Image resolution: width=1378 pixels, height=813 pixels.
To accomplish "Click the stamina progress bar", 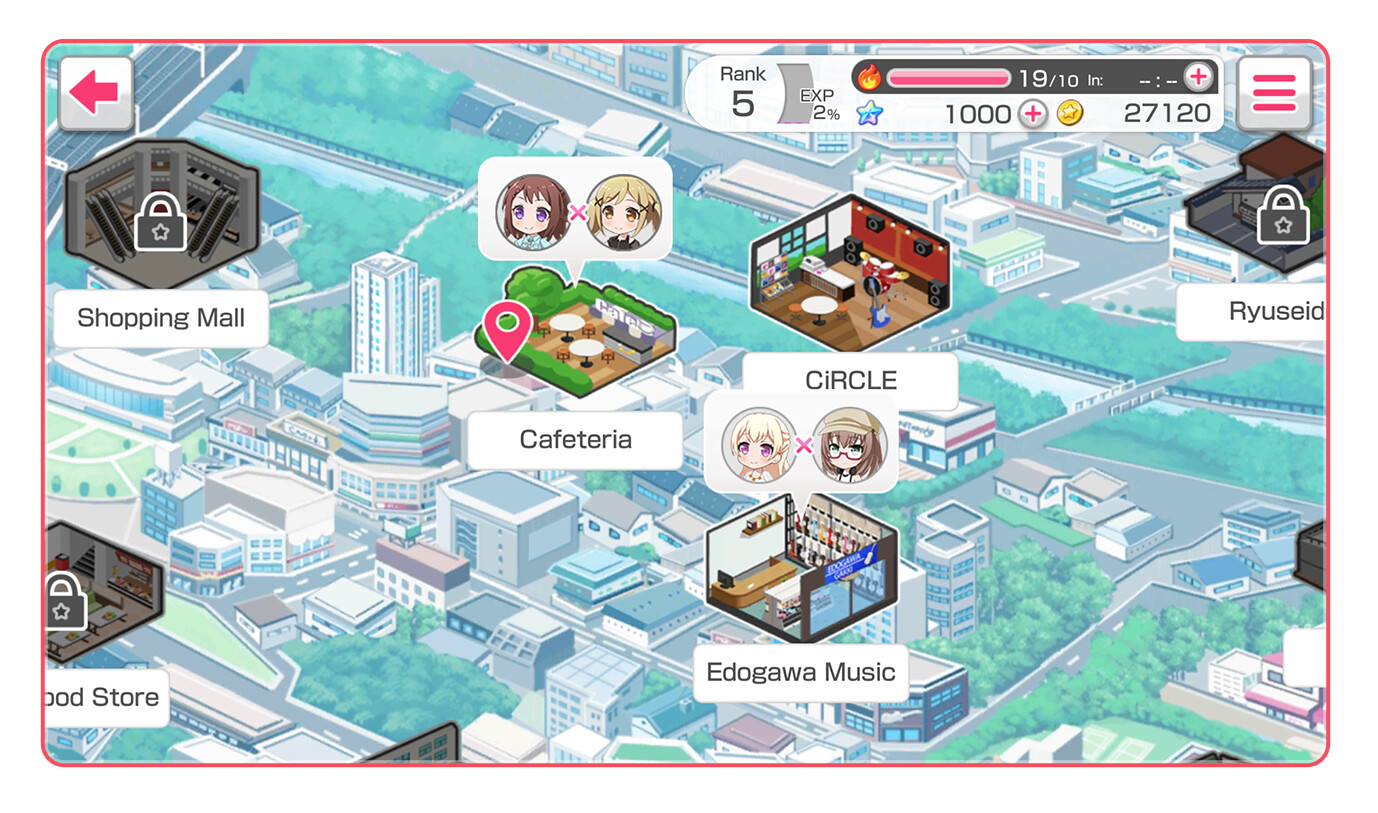I will [950, 74].
